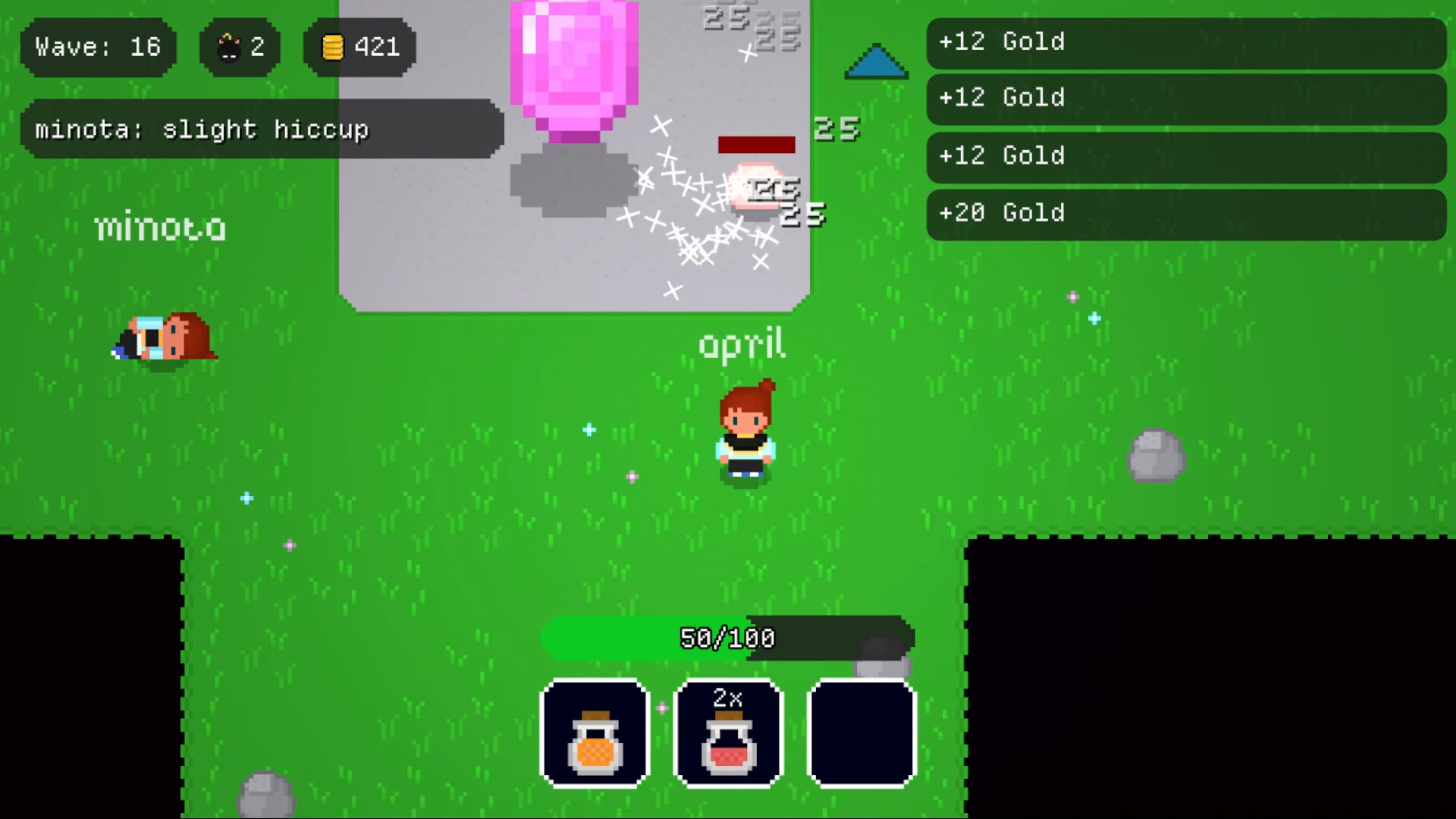Select the orange potion in the hotbar

tap(595, 734)
